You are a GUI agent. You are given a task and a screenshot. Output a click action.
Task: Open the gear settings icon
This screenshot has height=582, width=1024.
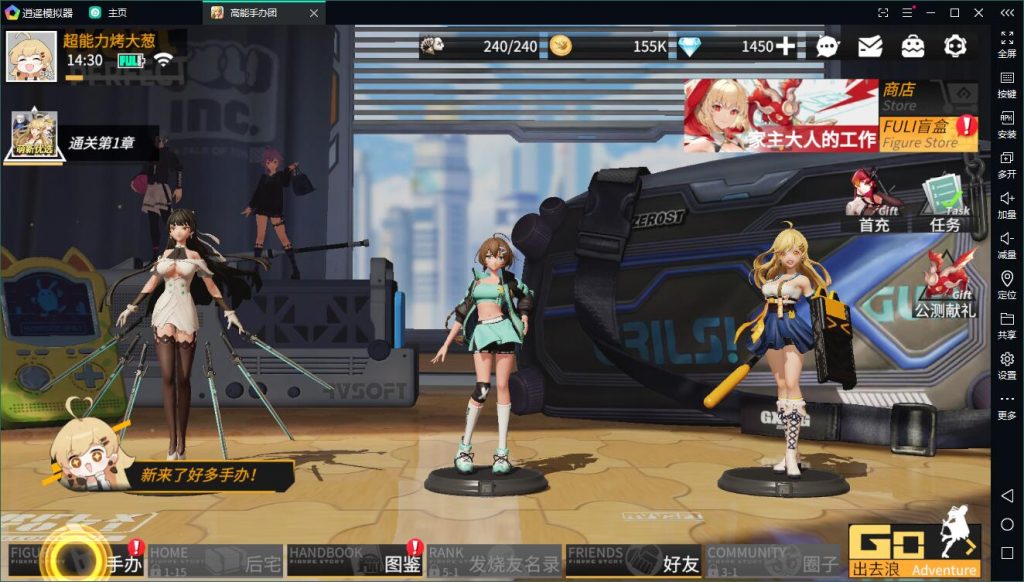(x=955, y=46)
